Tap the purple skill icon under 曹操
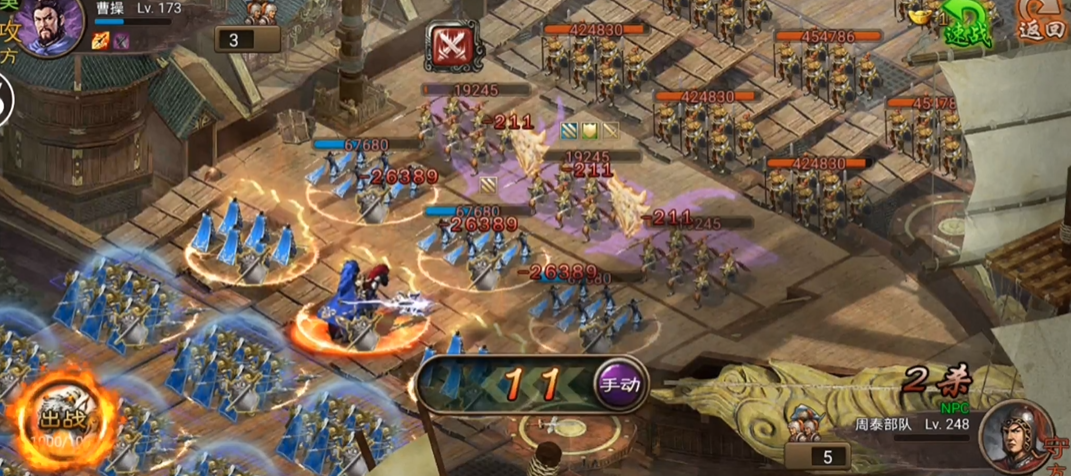 pos(121,41)
